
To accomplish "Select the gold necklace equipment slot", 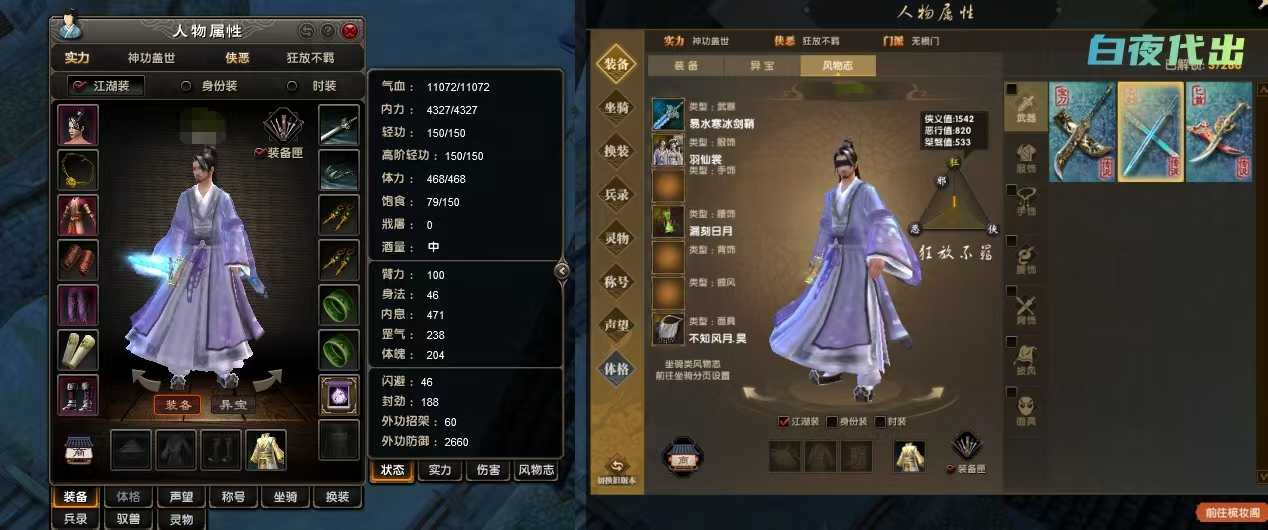I will point(78,170).
